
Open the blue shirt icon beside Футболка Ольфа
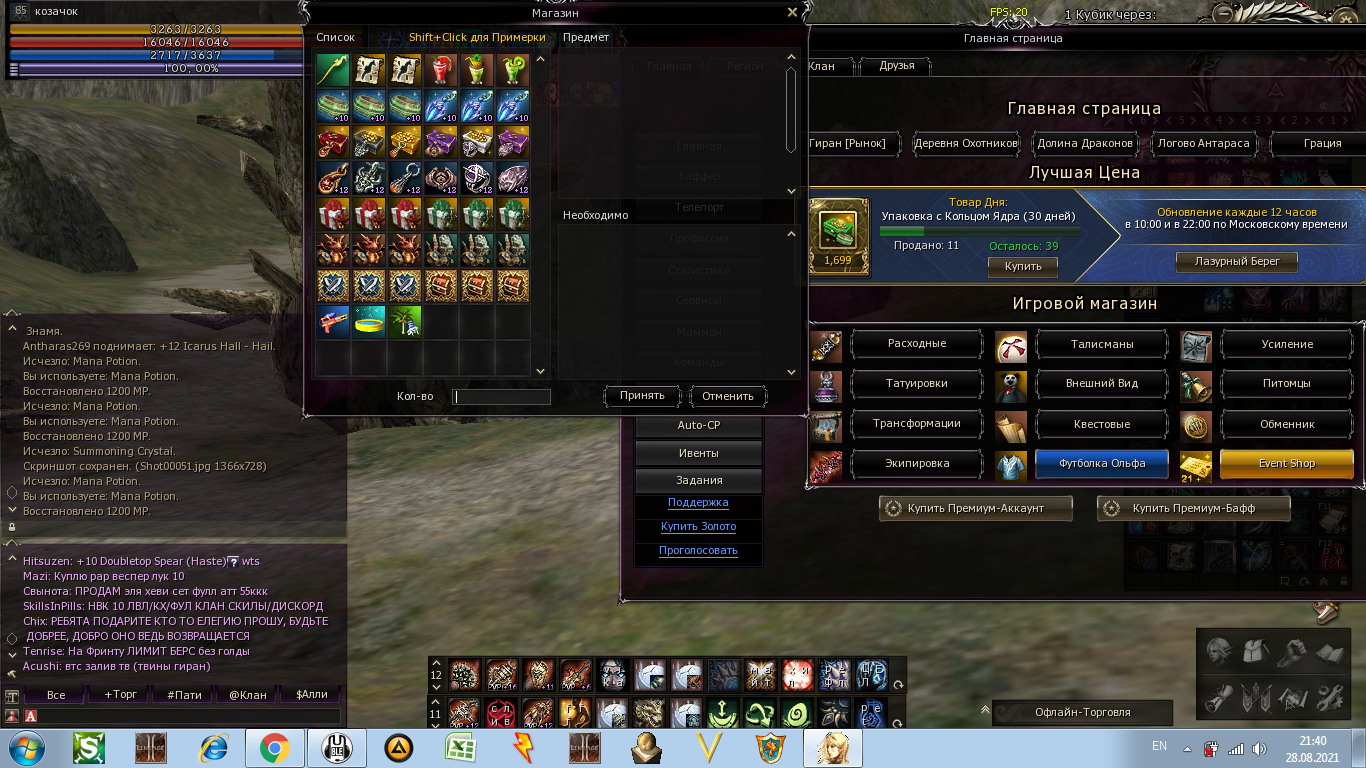click(x=1010, y=463)
